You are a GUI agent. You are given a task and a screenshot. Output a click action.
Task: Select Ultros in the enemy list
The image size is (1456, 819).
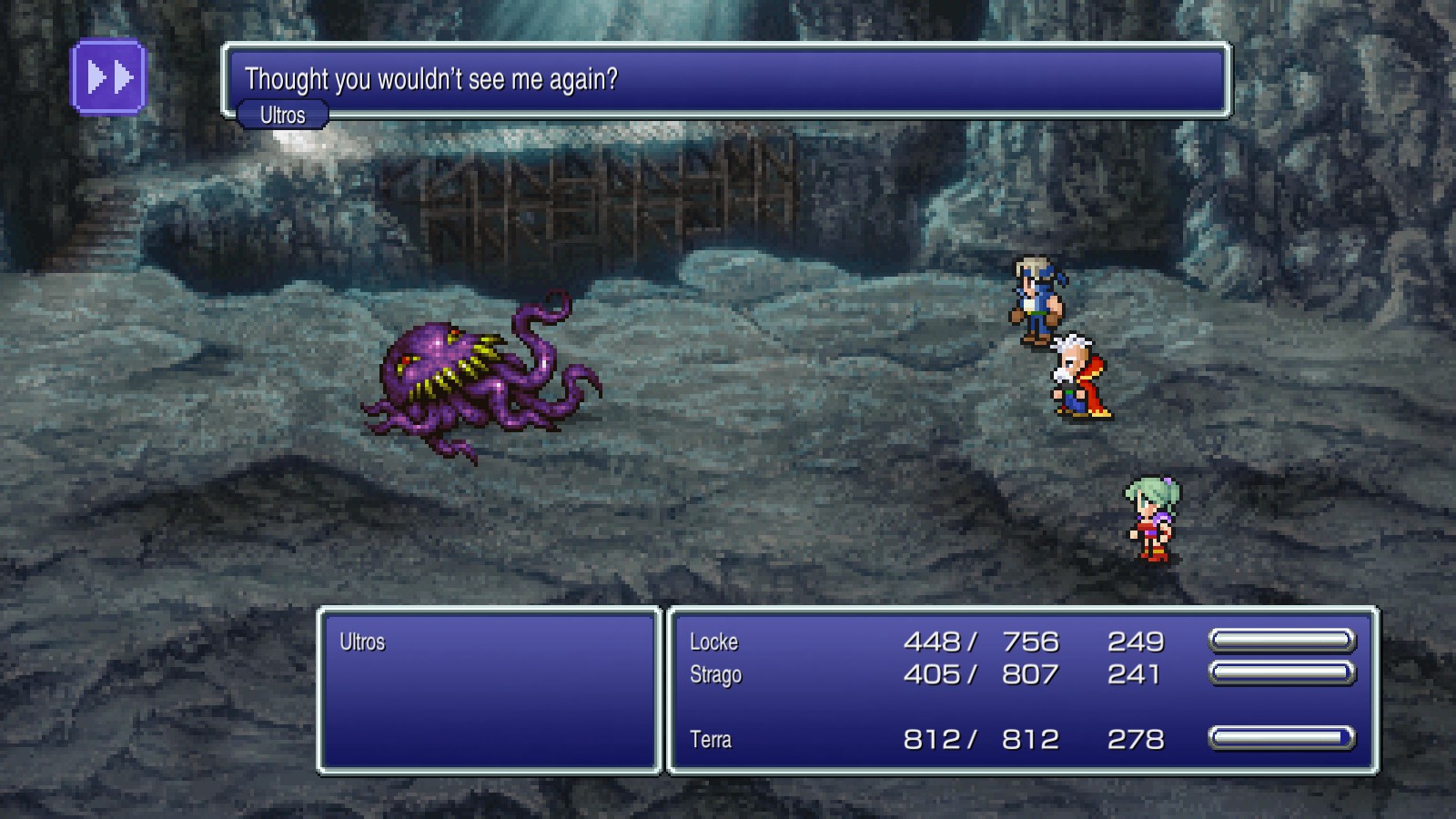pyautogui.click(x=362, y=642)
